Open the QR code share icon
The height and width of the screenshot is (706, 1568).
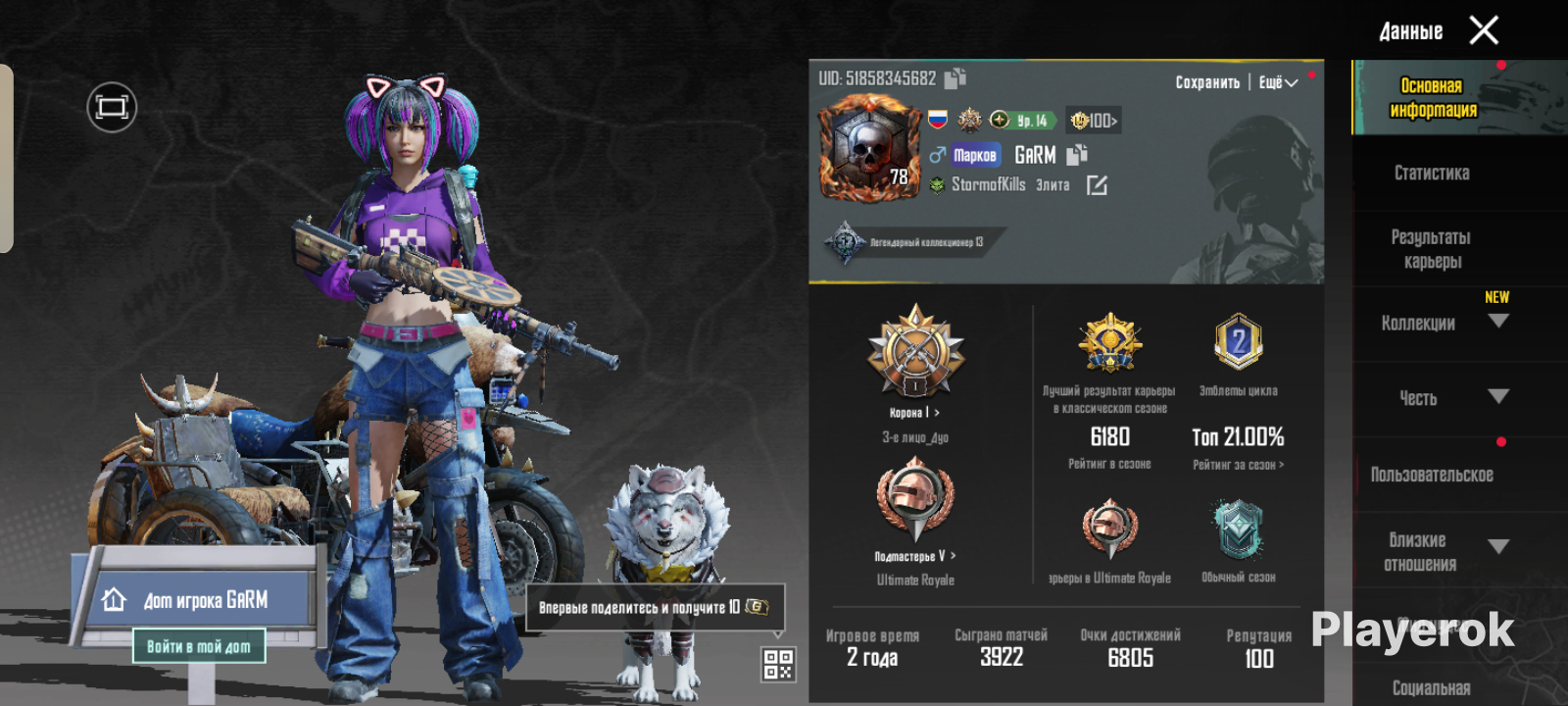coord(778,664)
